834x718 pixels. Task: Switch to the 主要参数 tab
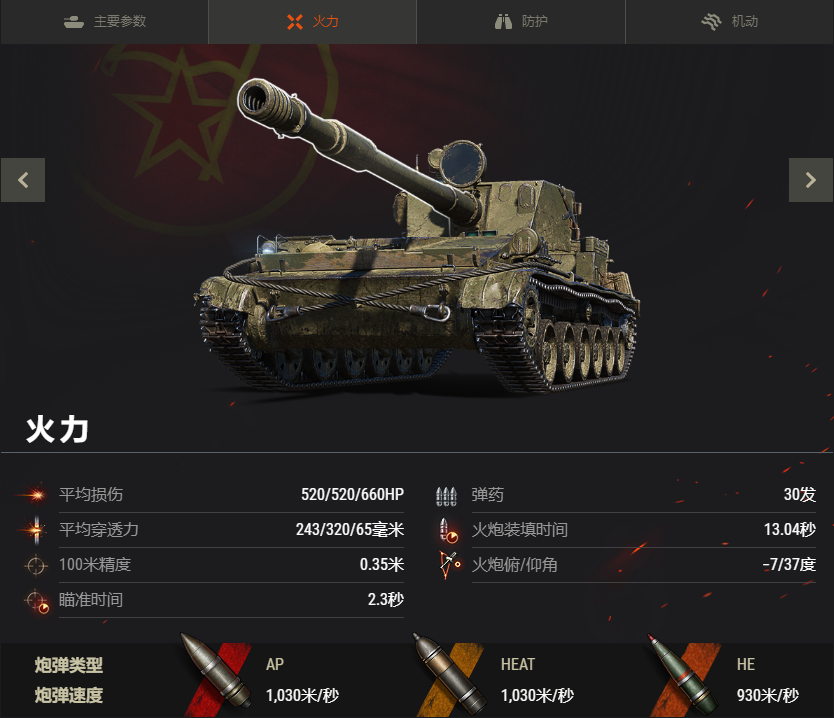[104, 21]
